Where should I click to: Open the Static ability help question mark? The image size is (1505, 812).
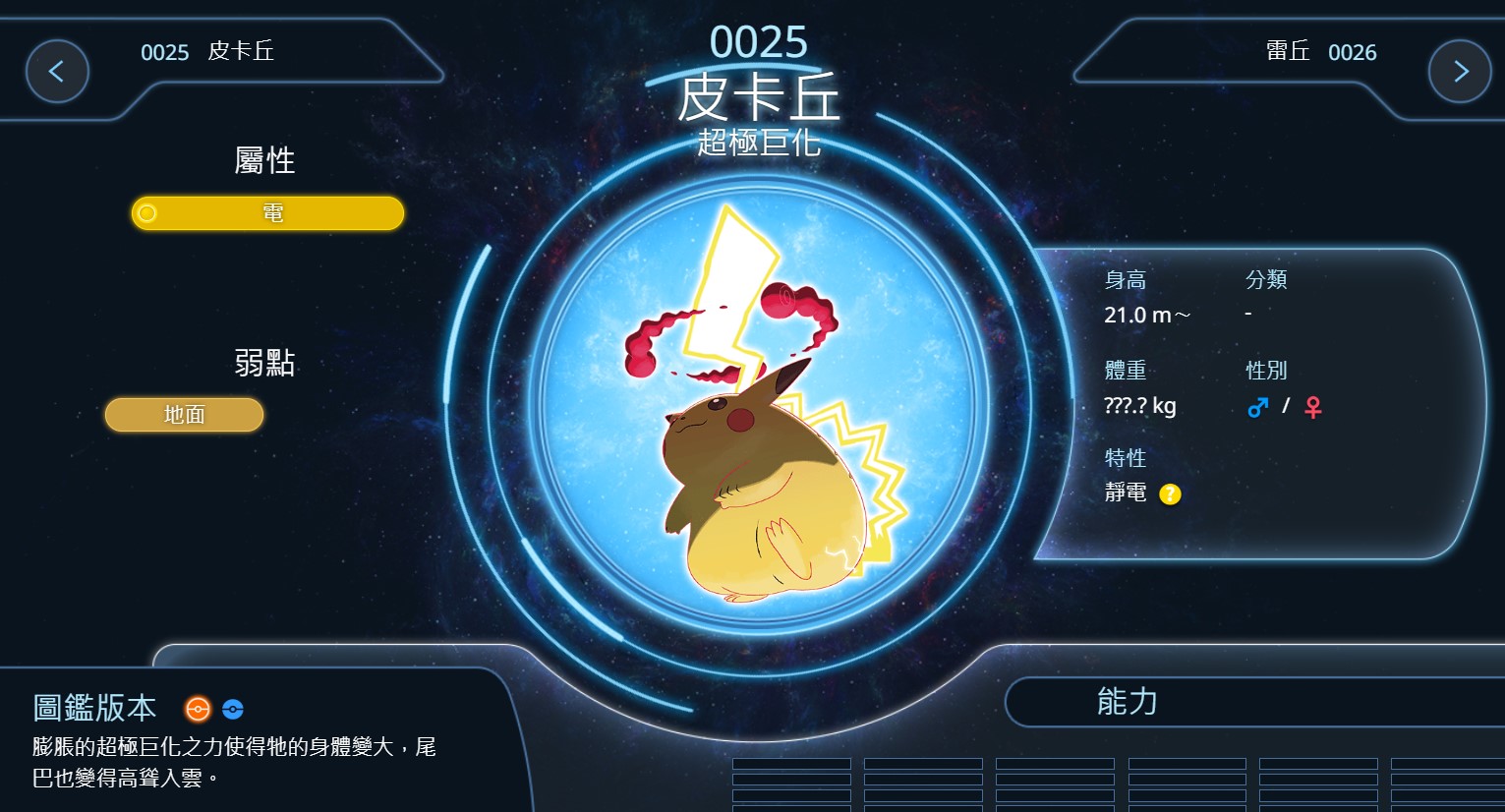point(1170,494)
